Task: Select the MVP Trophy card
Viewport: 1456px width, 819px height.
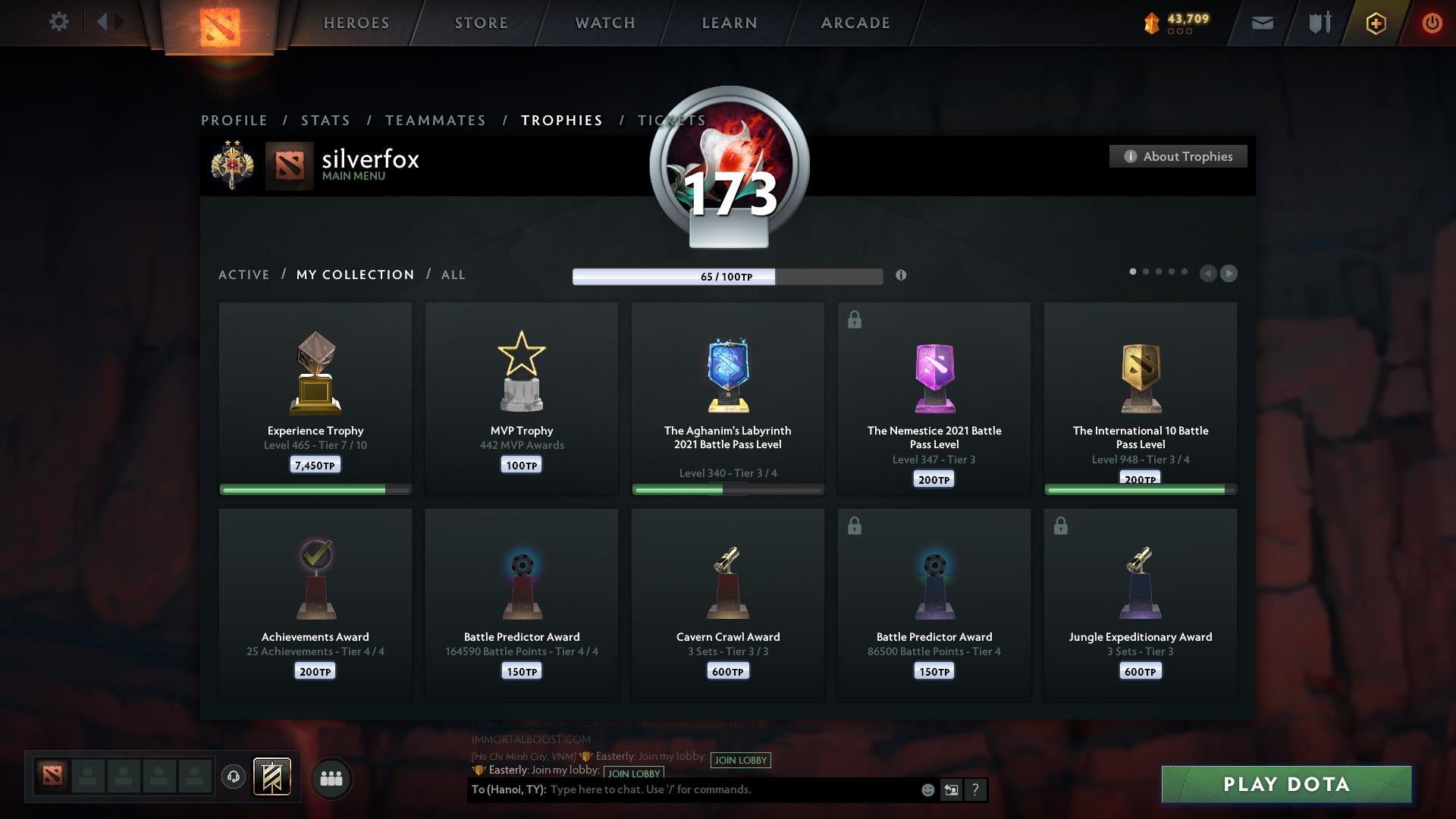Action: pyautogui.click(x=521, y=398)
